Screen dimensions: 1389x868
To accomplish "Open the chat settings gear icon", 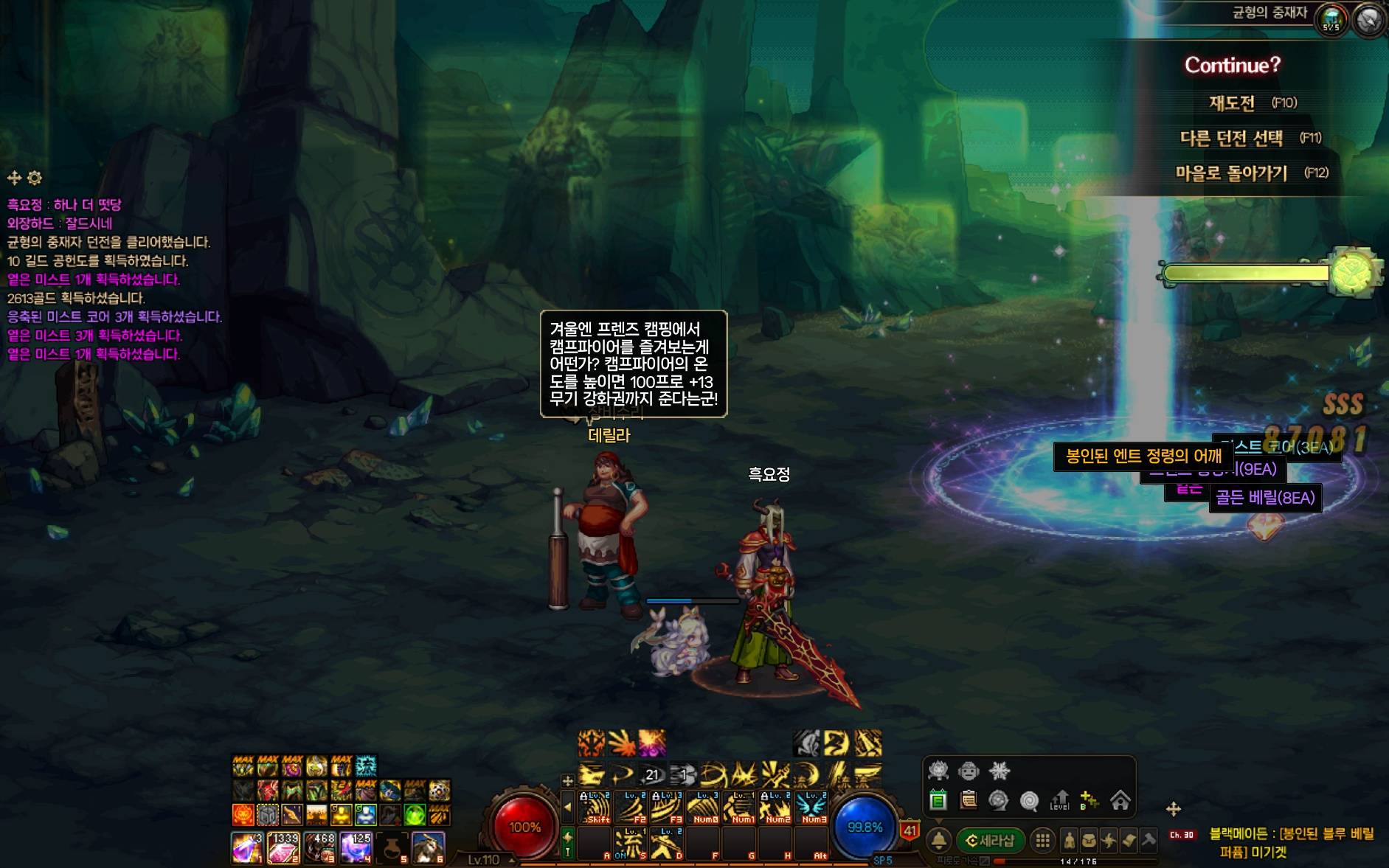I will point(35,178).
